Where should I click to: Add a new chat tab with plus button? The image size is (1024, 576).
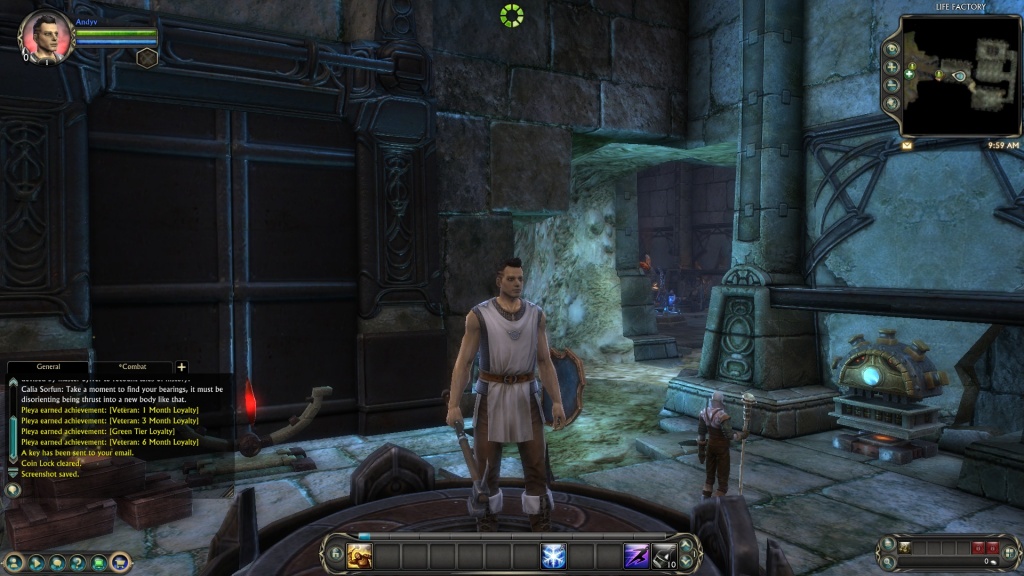(x=181, y=367)
